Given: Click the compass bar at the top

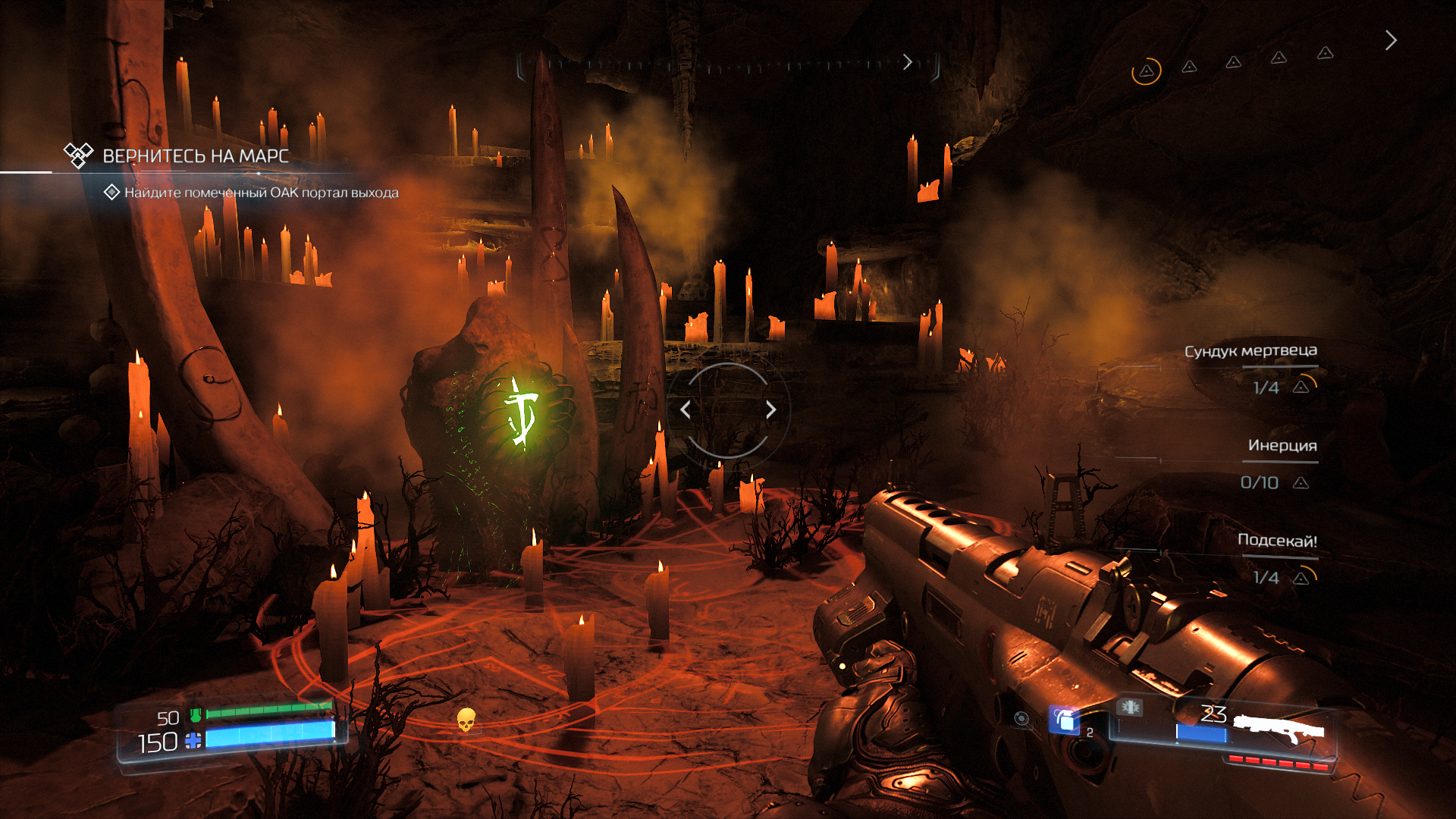Looking at the screenshot, I should tap(728, 64).
